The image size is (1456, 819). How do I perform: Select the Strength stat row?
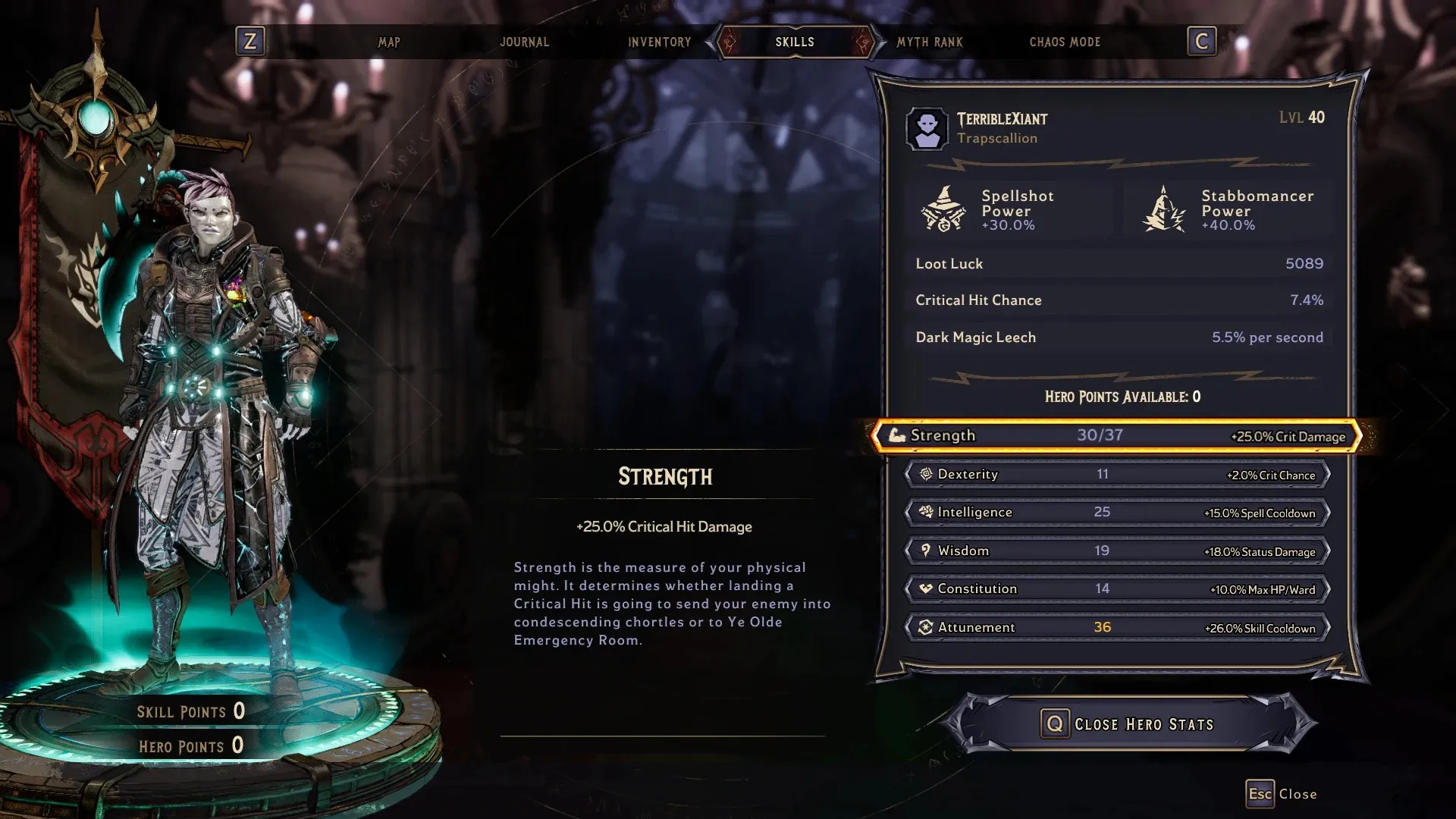pyautogui.click(x=1116, y=436)
